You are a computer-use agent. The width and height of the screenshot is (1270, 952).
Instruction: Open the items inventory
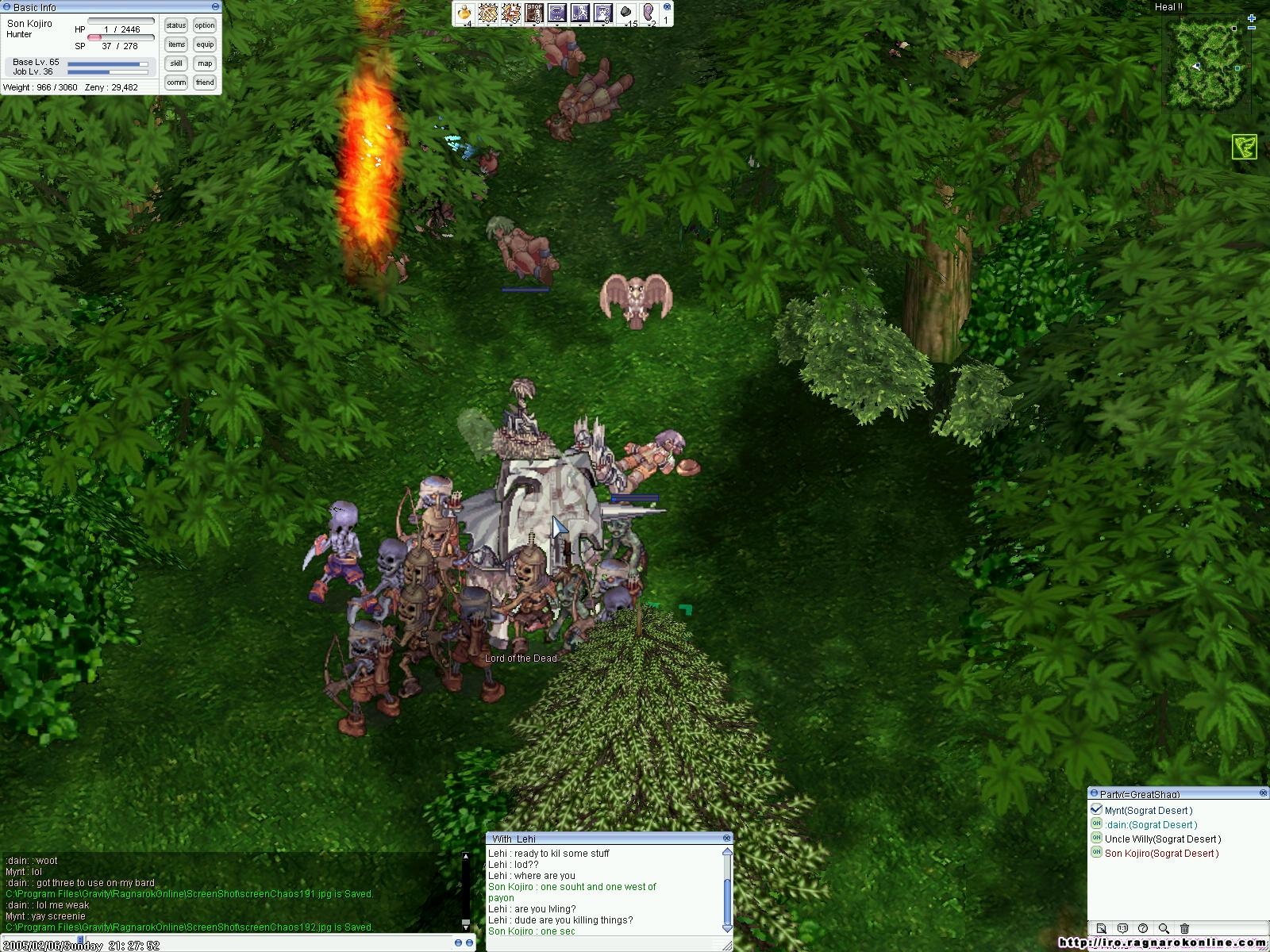(176, 44)
